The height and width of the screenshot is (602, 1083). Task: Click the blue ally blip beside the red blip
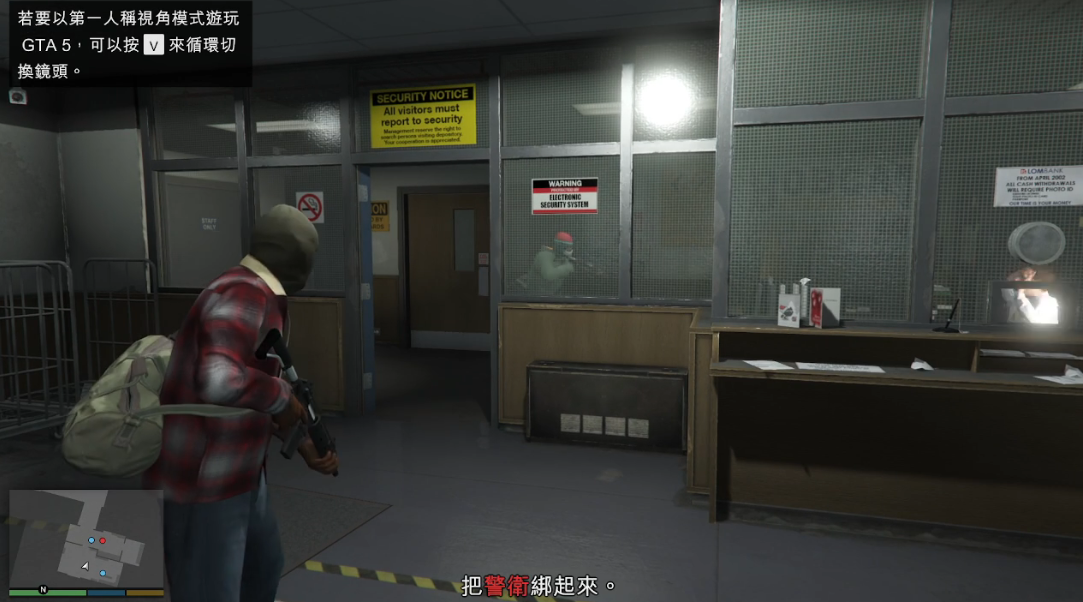91,540
